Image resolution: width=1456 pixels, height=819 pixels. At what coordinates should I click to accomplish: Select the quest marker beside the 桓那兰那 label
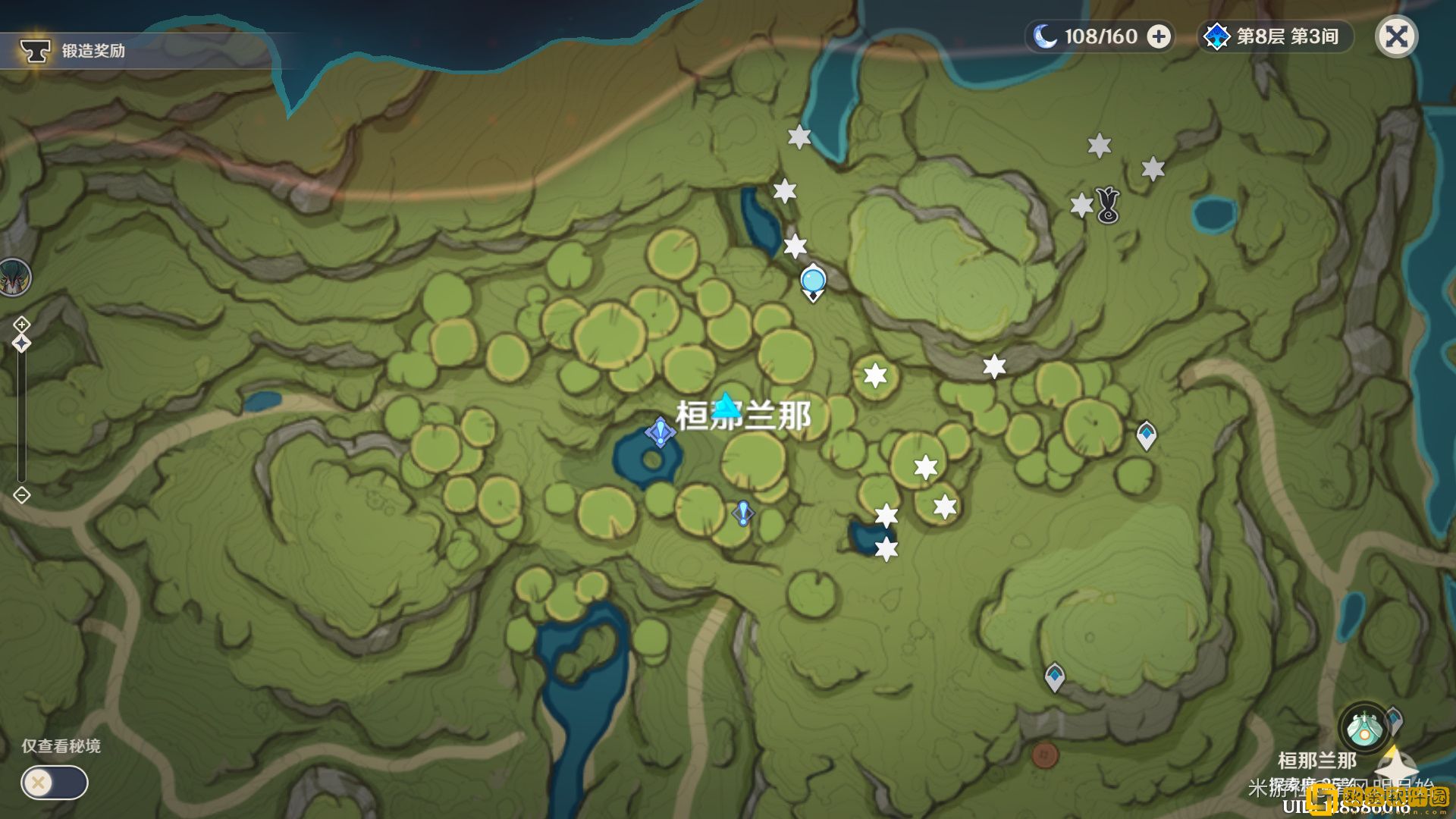point(660,432)
